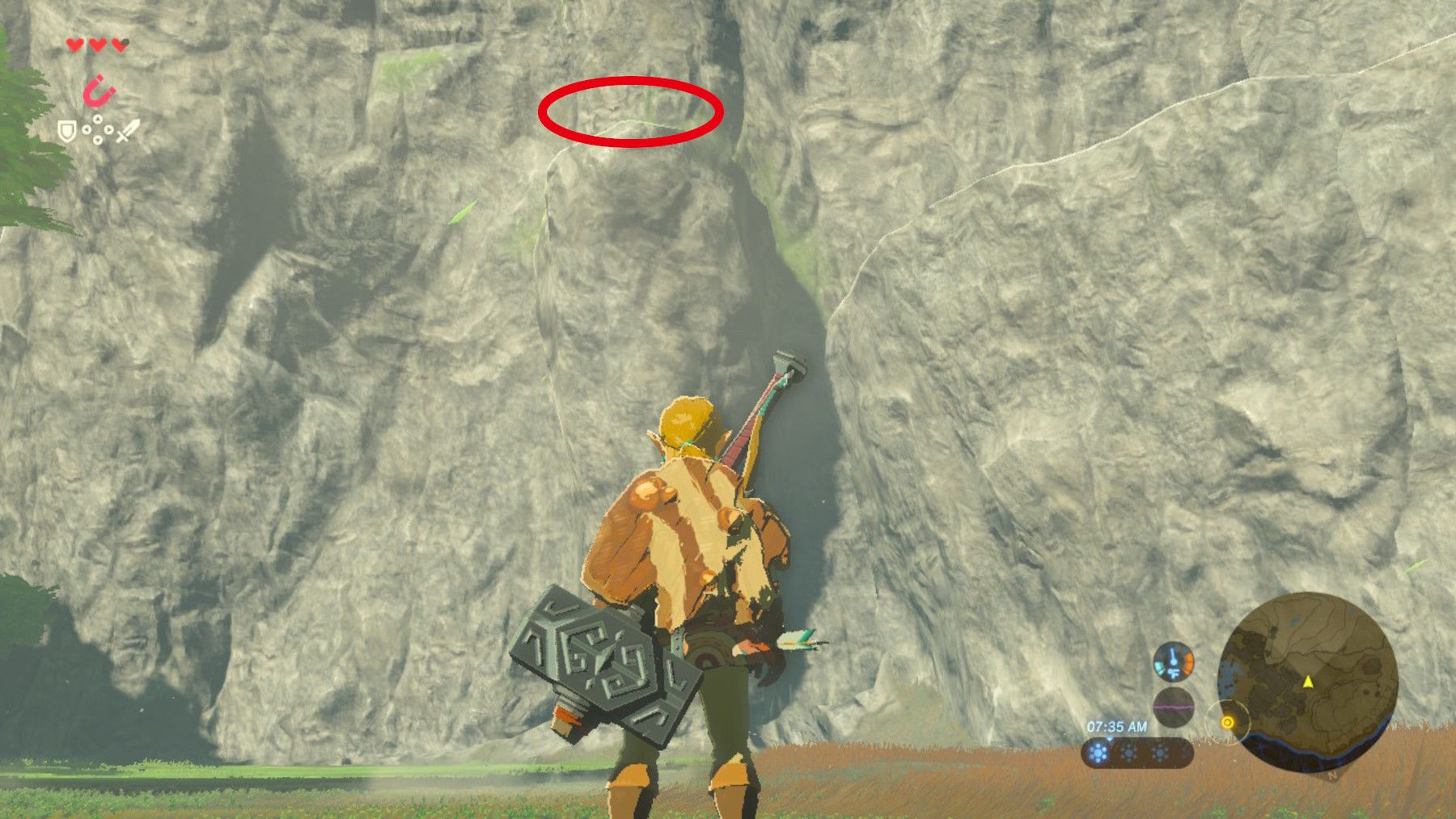Click the middle heart in the row
This screenshot has width=1456, height=819.
(x=97, y=44)
